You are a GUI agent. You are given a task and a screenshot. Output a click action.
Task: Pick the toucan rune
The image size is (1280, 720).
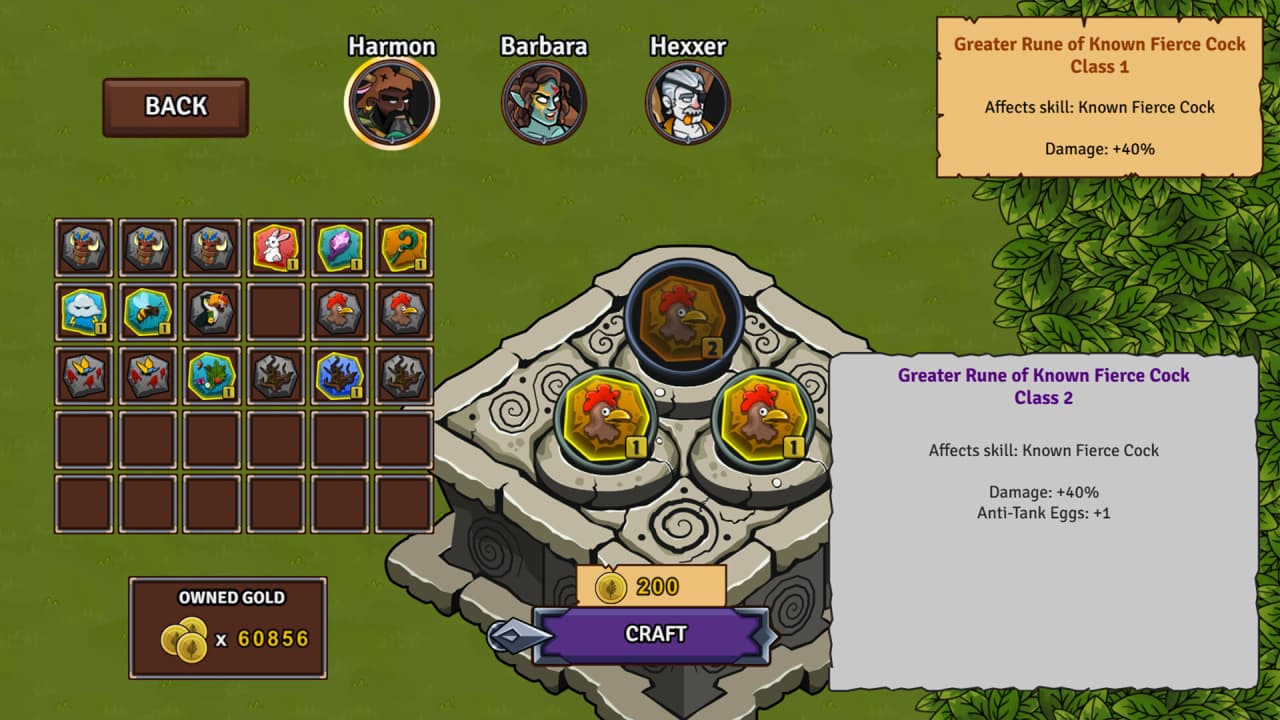212,312
